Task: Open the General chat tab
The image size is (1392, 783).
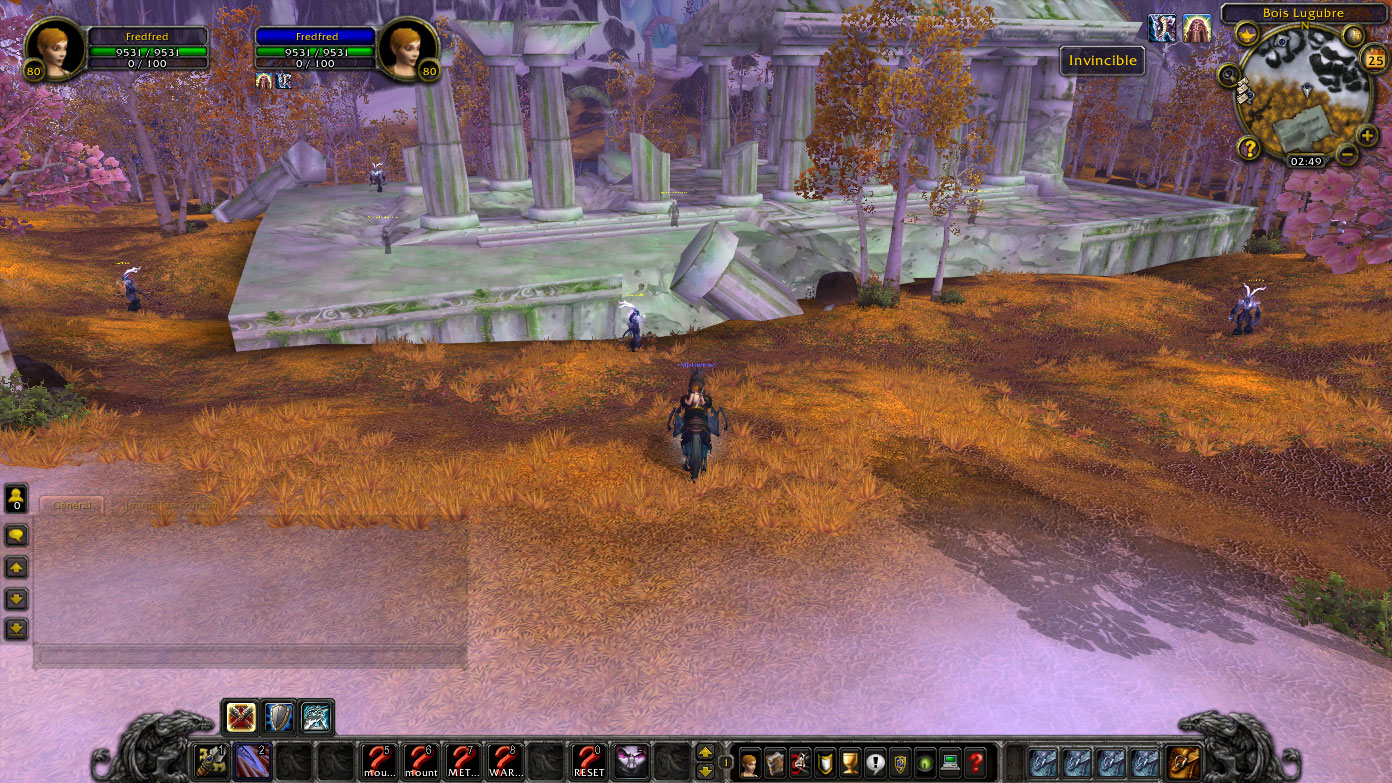Action: point(72,506)
